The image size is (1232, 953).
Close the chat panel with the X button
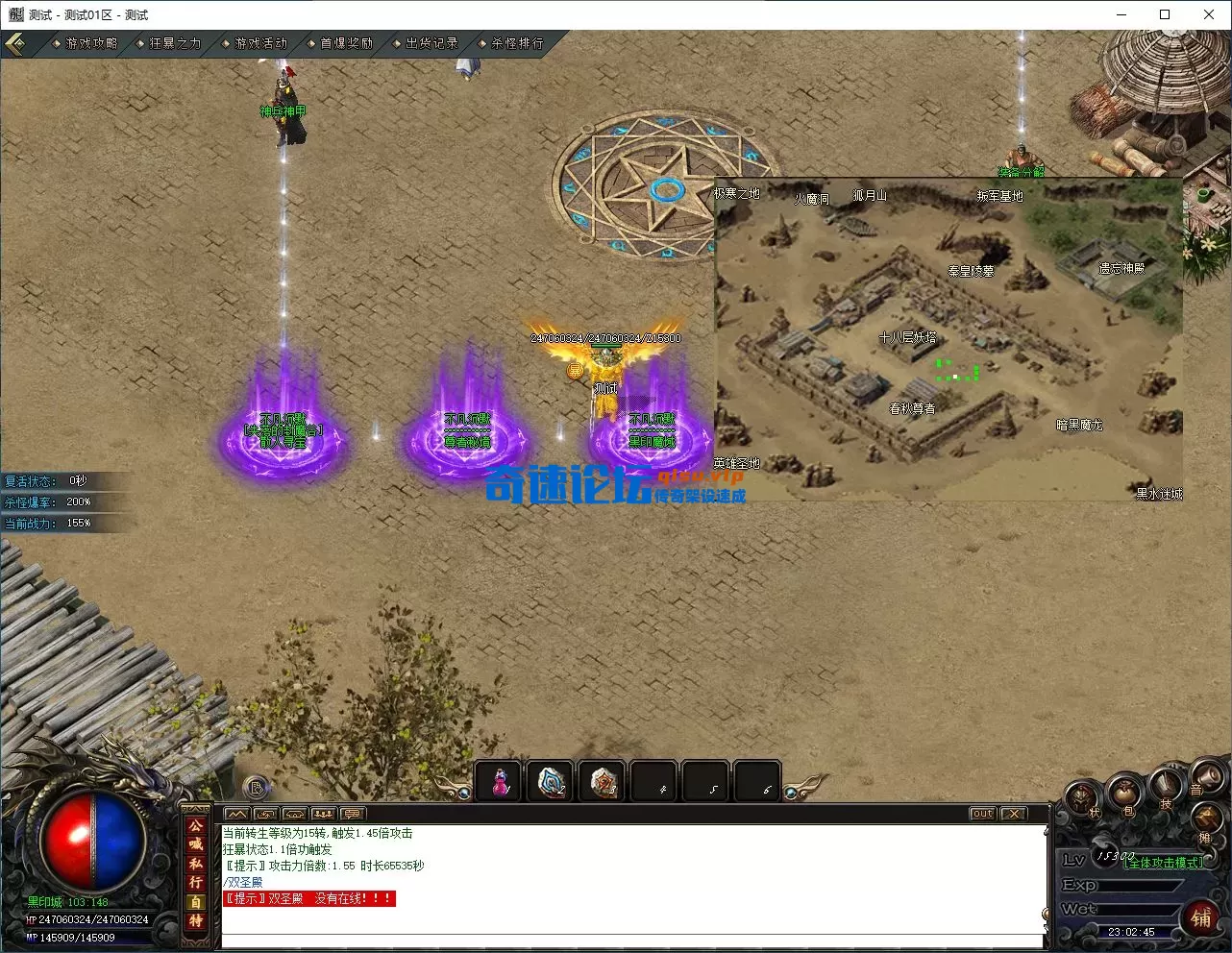[x=1013, y=814]
